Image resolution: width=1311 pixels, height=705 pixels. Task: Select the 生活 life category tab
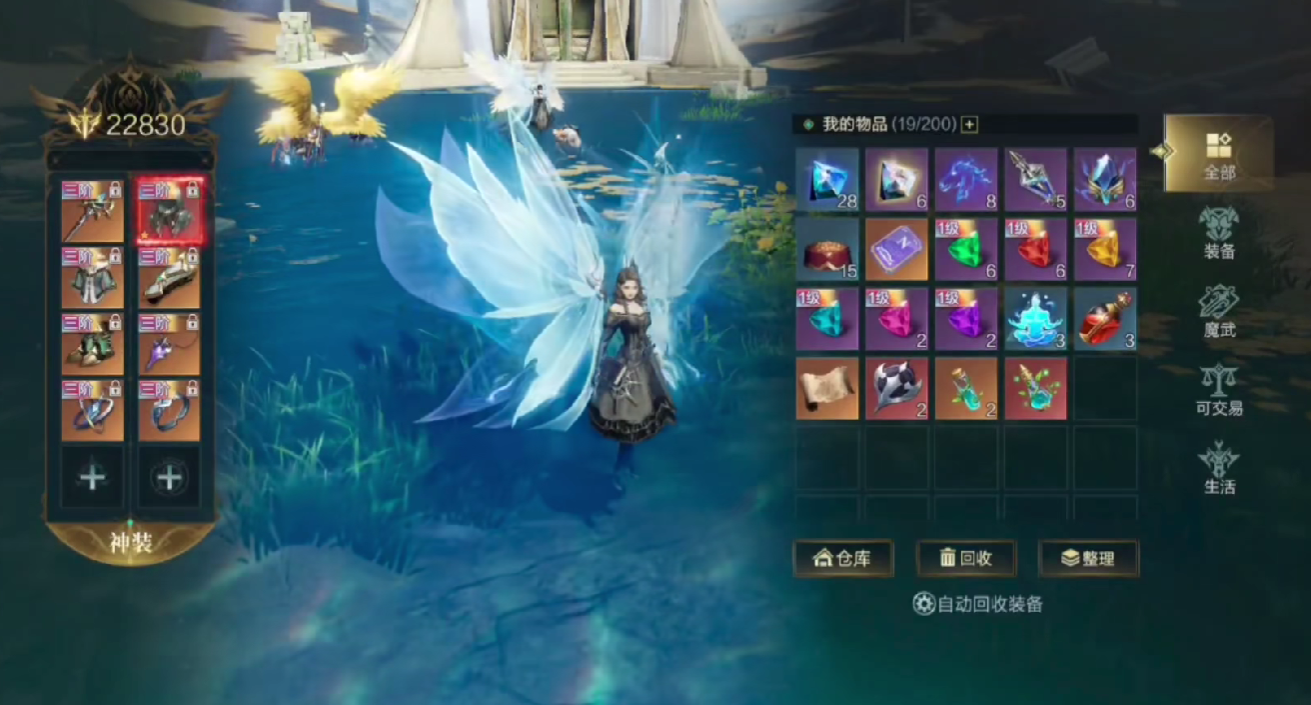click(1218, 467)
